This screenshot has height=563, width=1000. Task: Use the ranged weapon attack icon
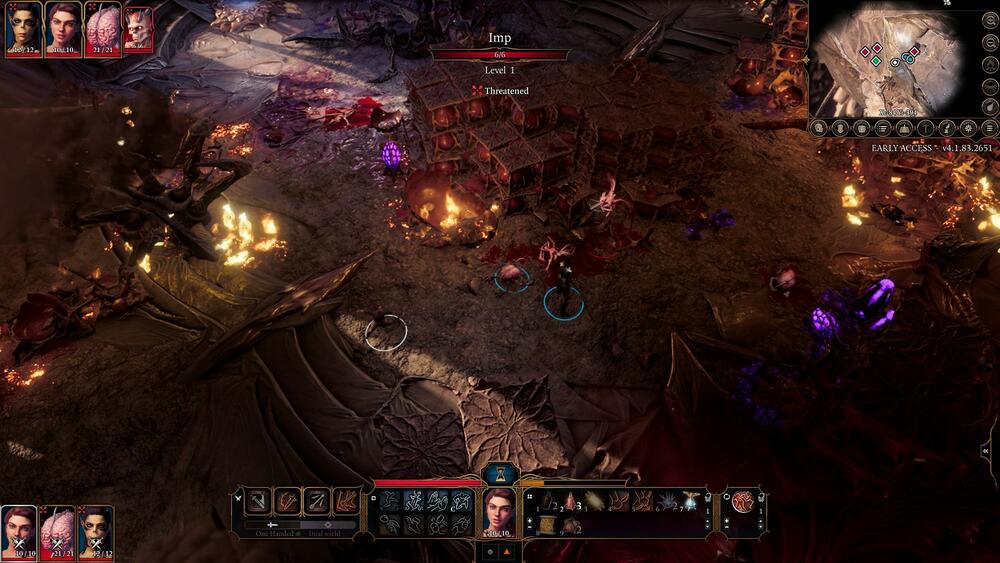point(316,501)
